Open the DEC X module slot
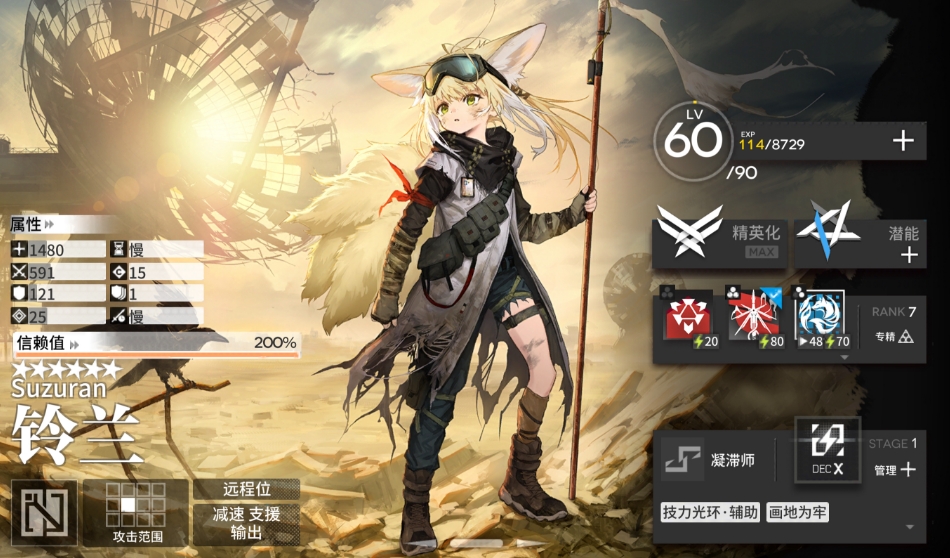950x558 pixels. click(x=827, y=449)
